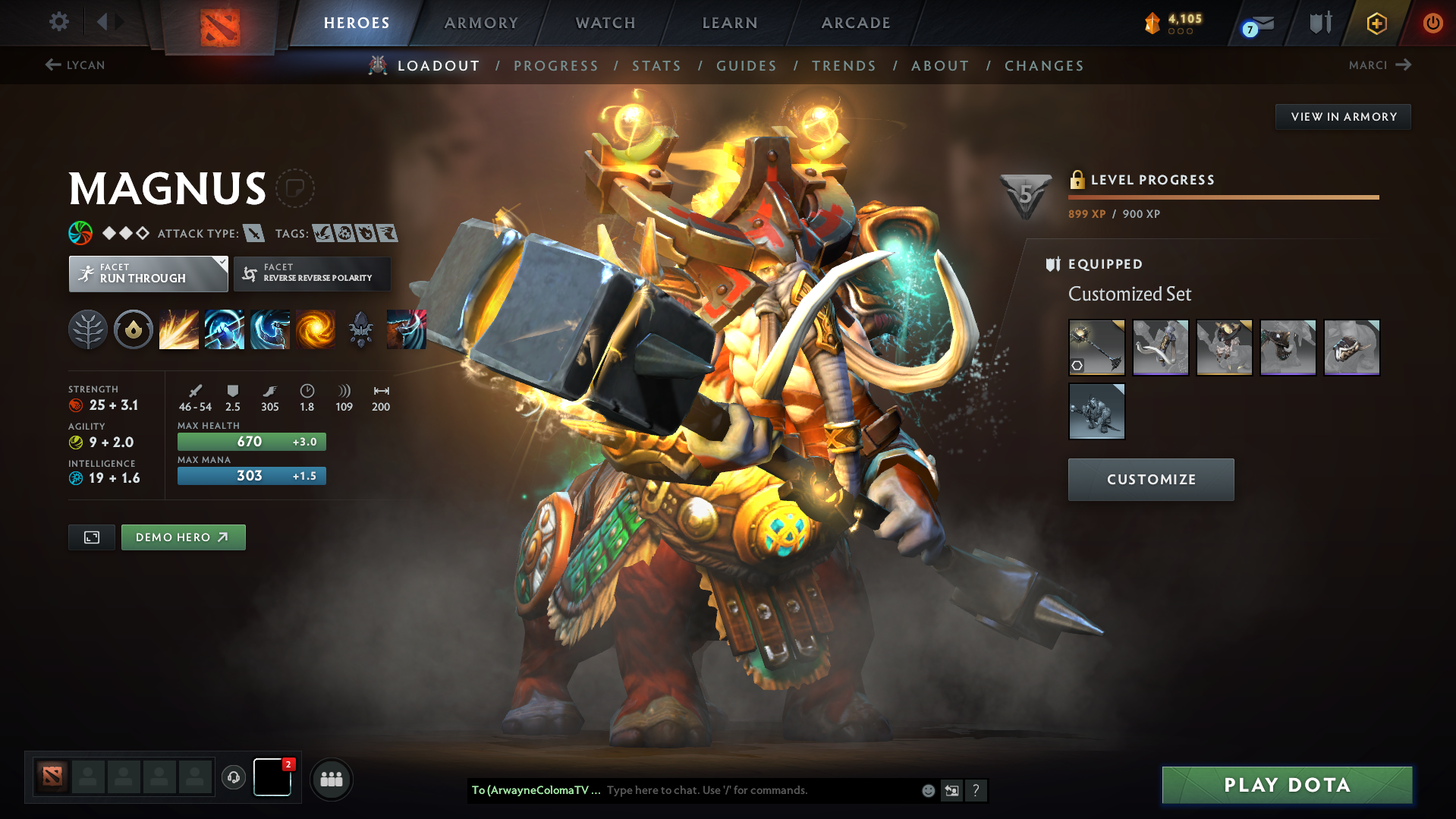This screenshot has width=1456, height=819.
Task: View the Skewer ability icon
Action: coord(270,329)
